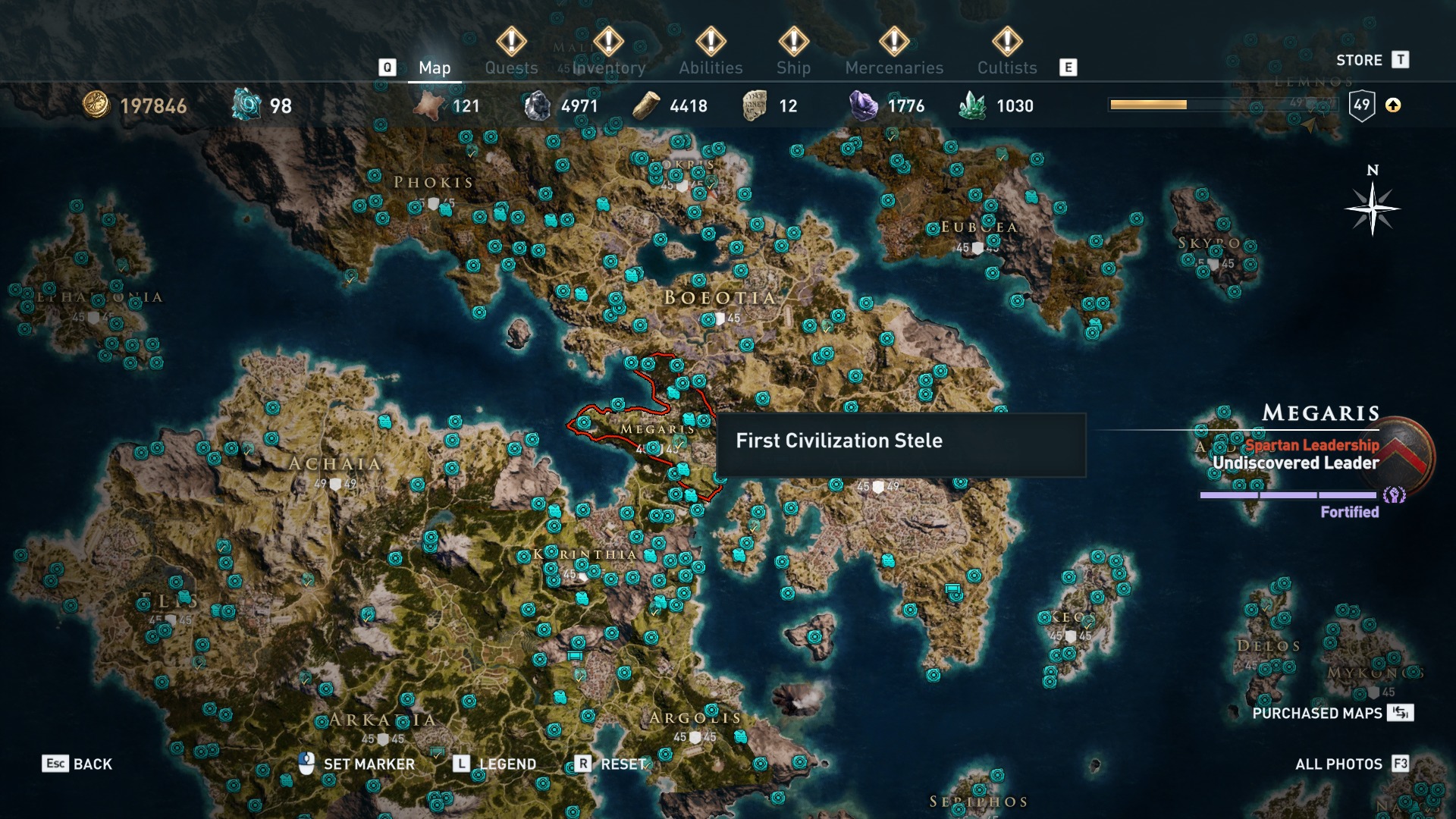The width and height of the screenshot is (1456, 819).
Task: Click the Megaris region label on map
Action: (x=657, y=429)
